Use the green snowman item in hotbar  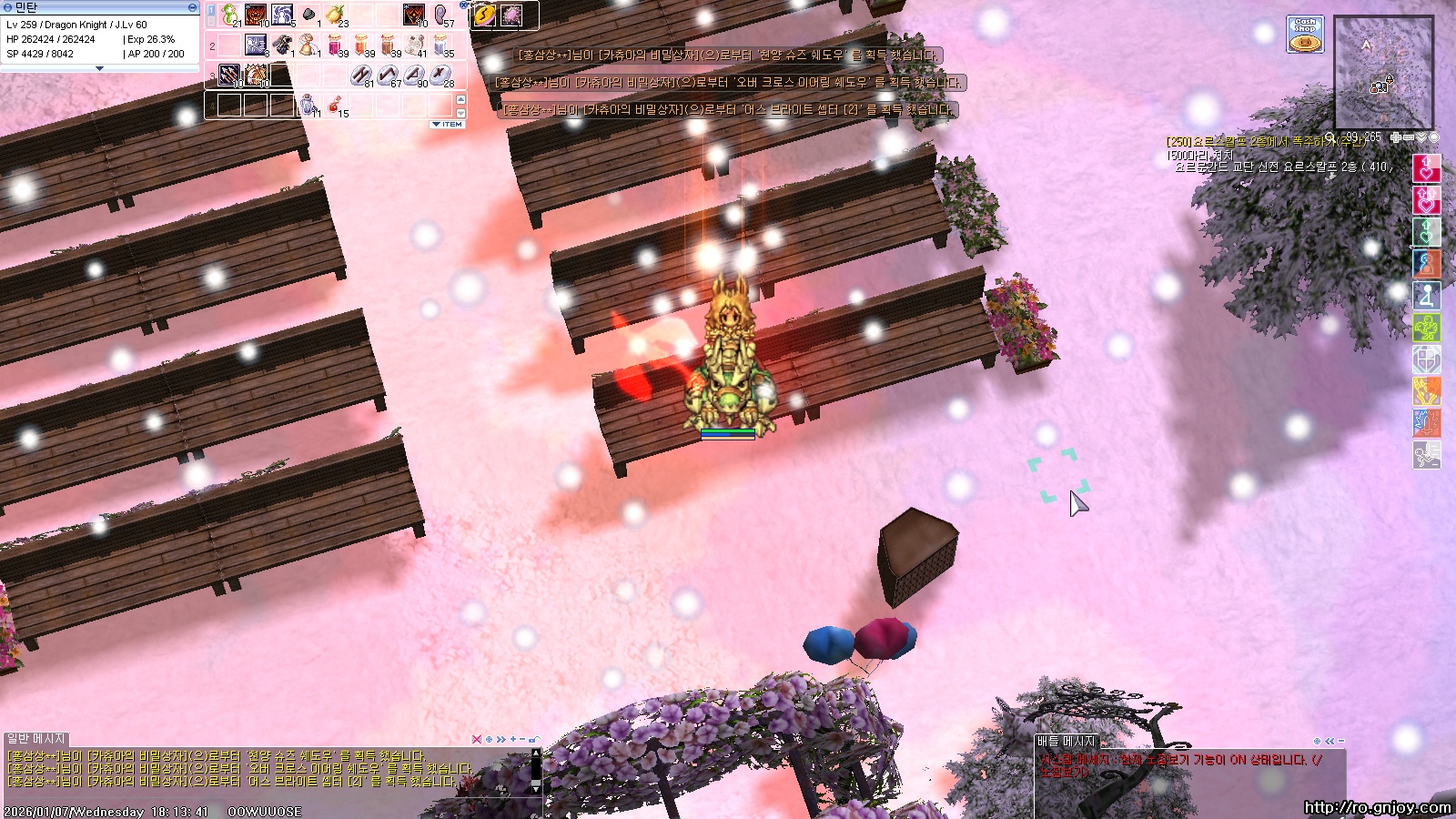pos(228,15)
